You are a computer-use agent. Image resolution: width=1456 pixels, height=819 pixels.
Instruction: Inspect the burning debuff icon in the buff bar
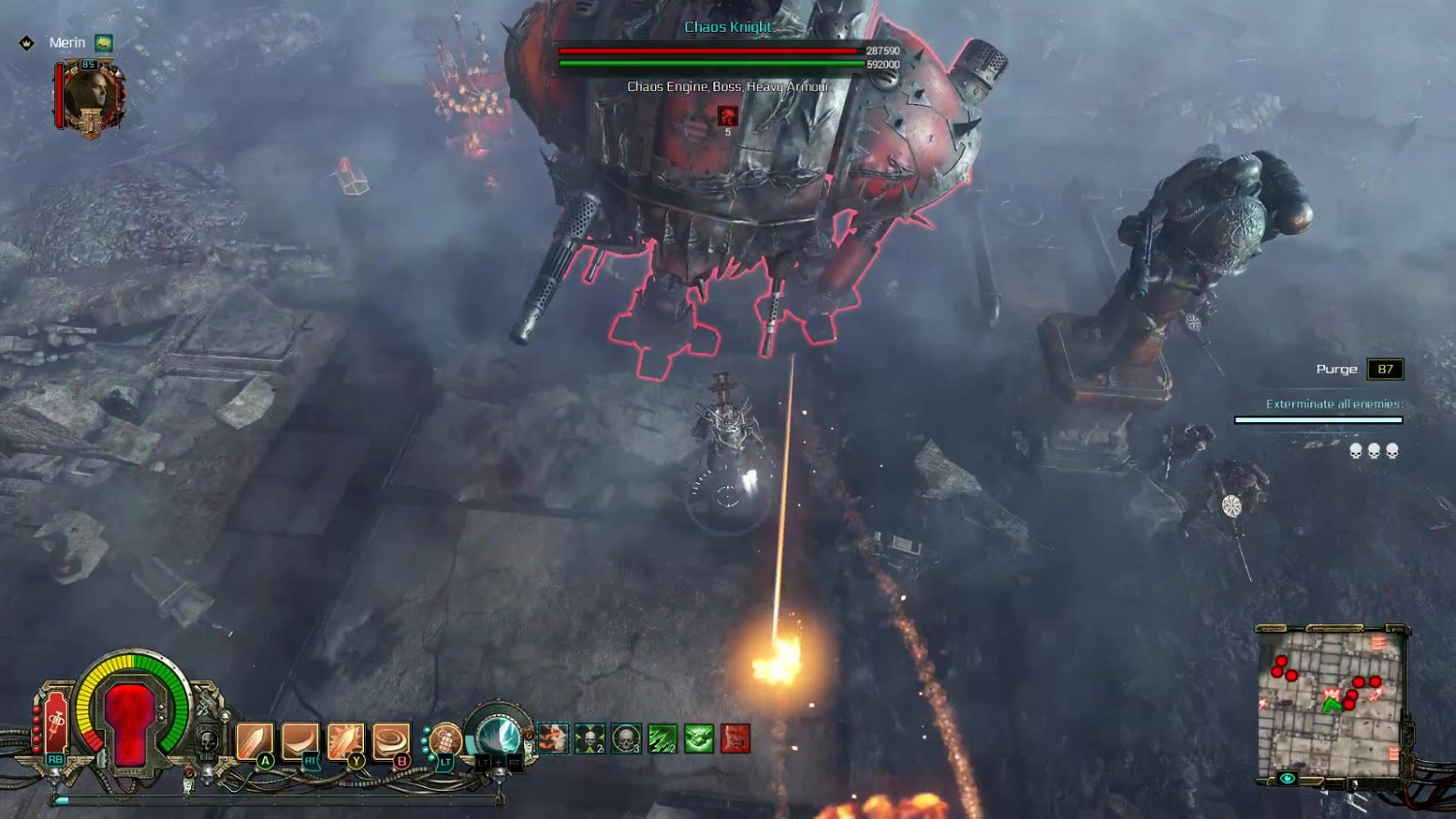pos(554,739)
